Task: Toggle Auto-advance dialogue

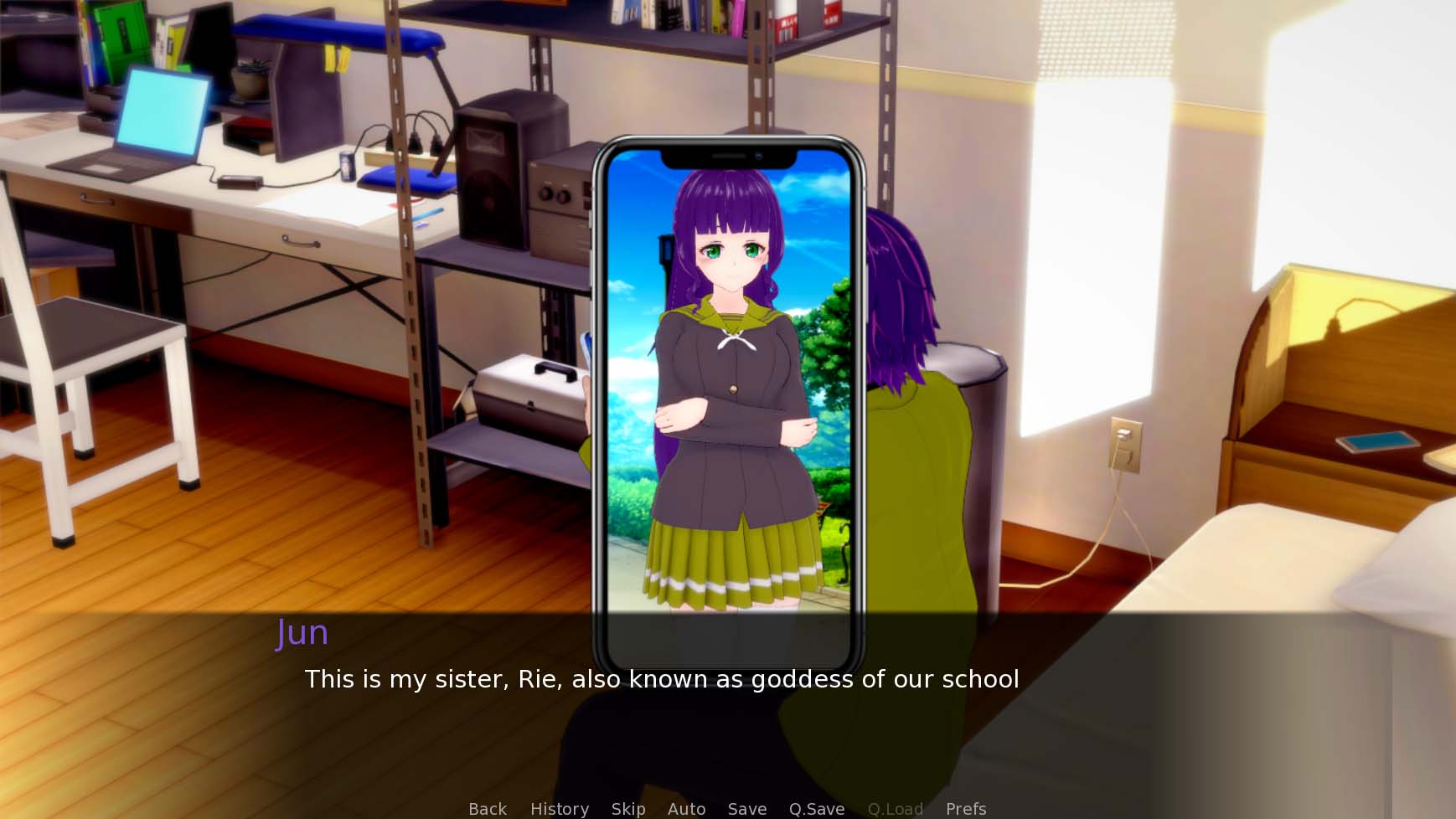Action: [x=687, y=809]
